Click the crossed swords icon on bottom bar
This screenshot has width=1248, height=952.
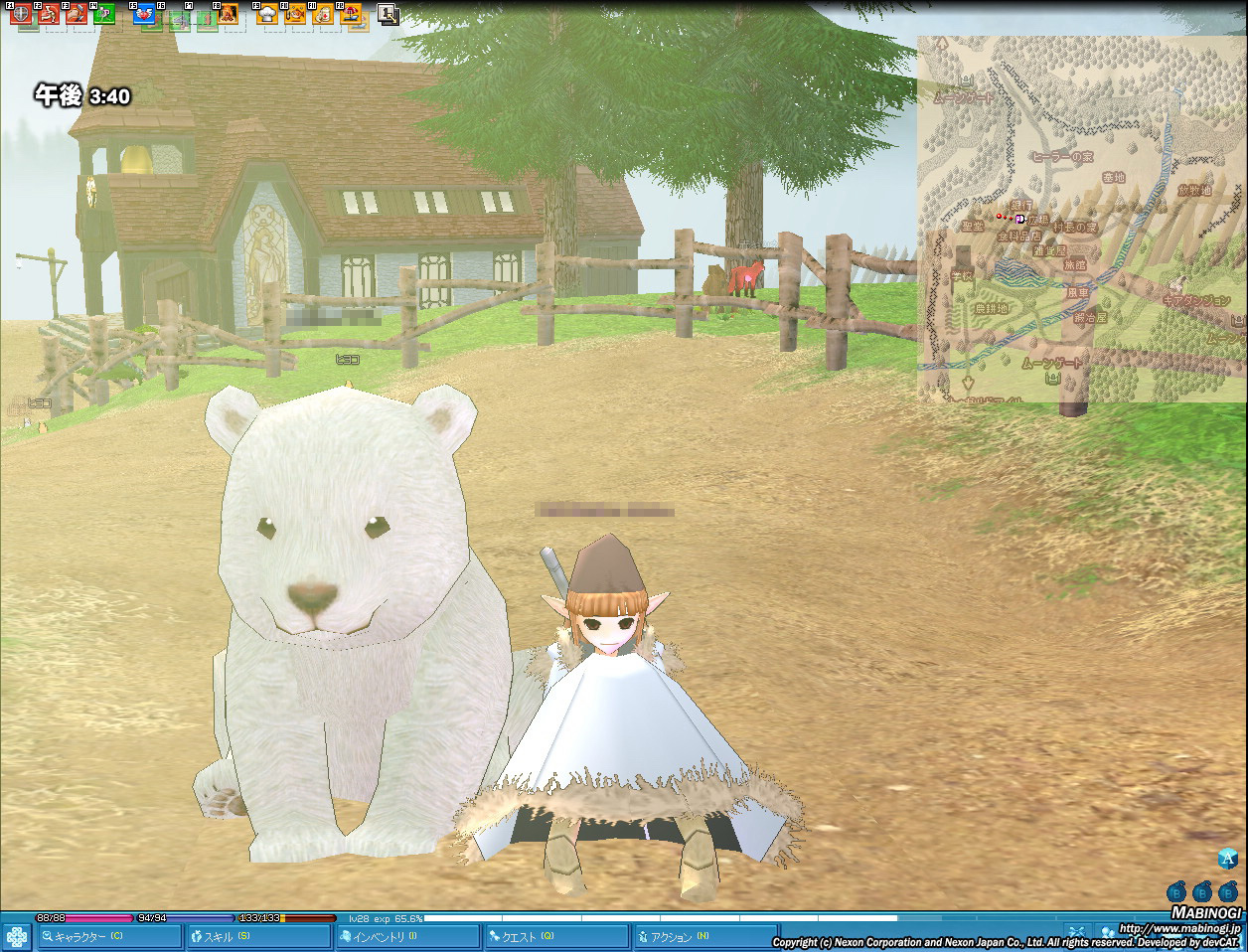pos(1076,933)
